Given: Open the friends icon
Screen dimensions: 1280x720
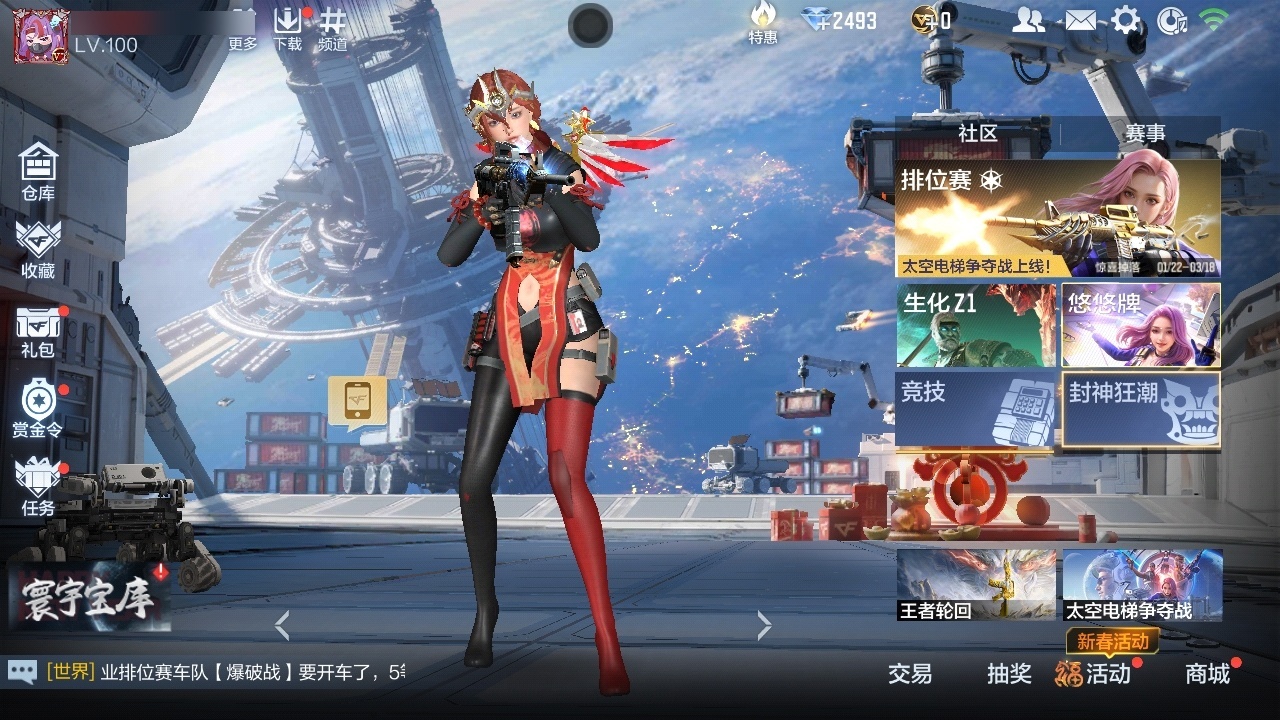Looking at the screenshot, I should [1028, 20].
